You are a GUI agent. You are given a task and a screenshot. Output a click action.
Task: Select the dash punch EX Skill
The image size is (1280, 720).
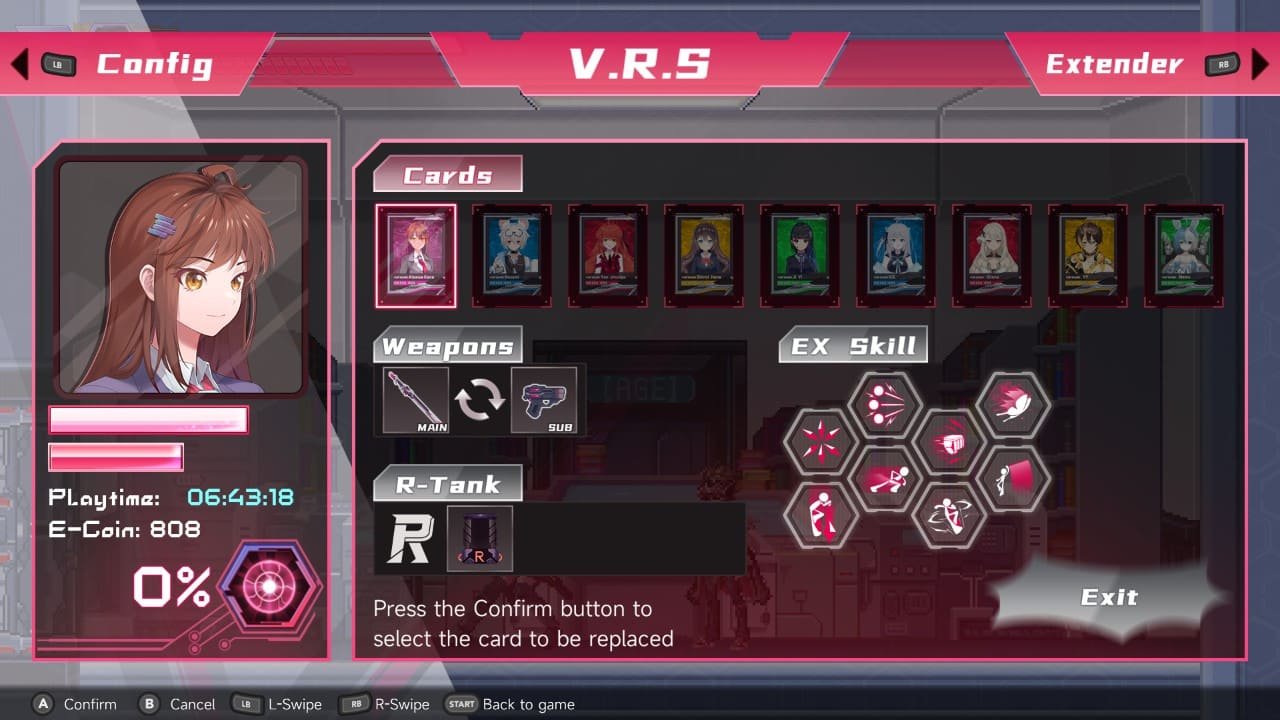(951, 441)
